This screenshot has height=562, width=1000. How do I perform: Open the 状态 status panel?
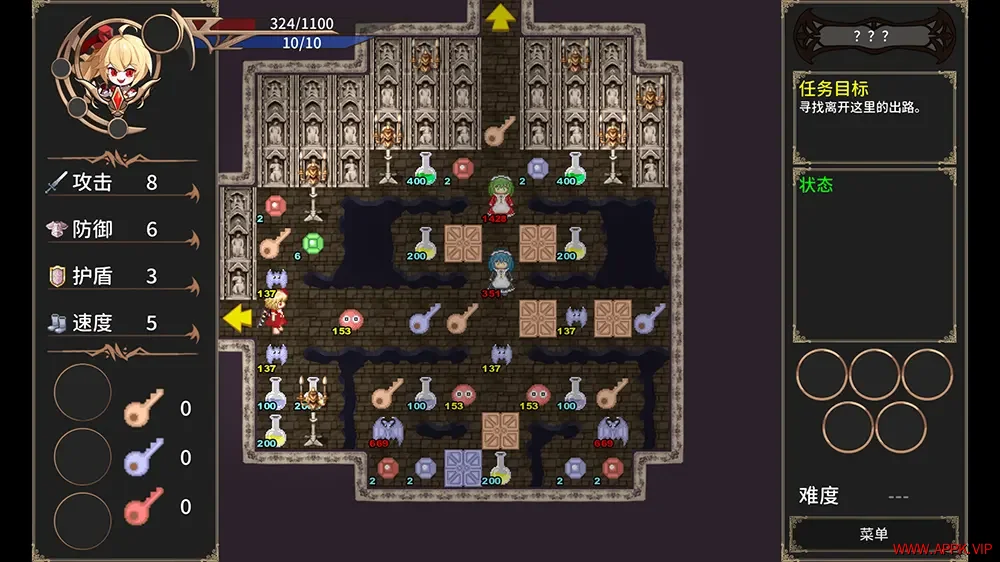click(873, 260)
